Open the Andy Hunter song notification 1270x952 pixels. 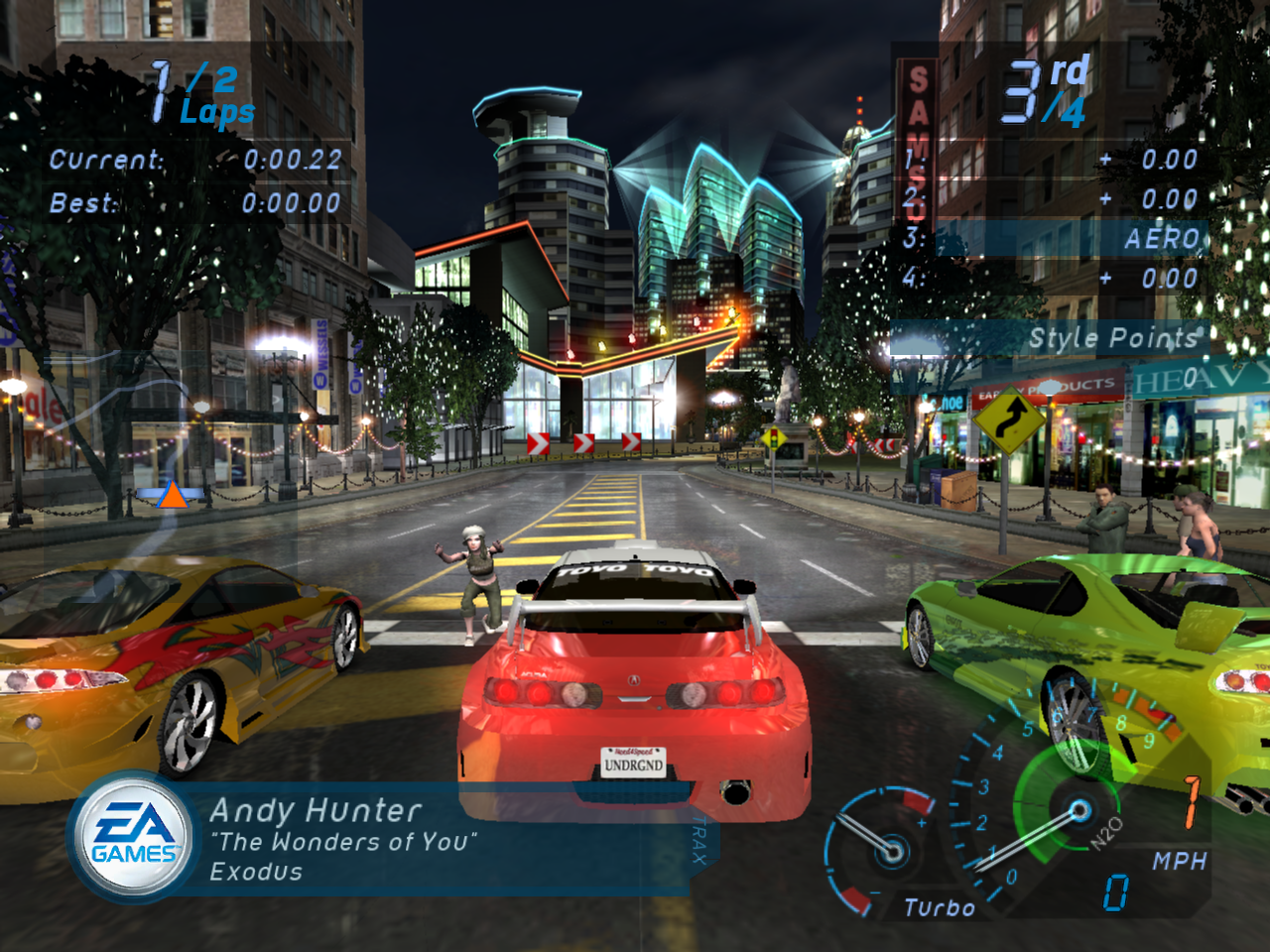click(397, 841)
